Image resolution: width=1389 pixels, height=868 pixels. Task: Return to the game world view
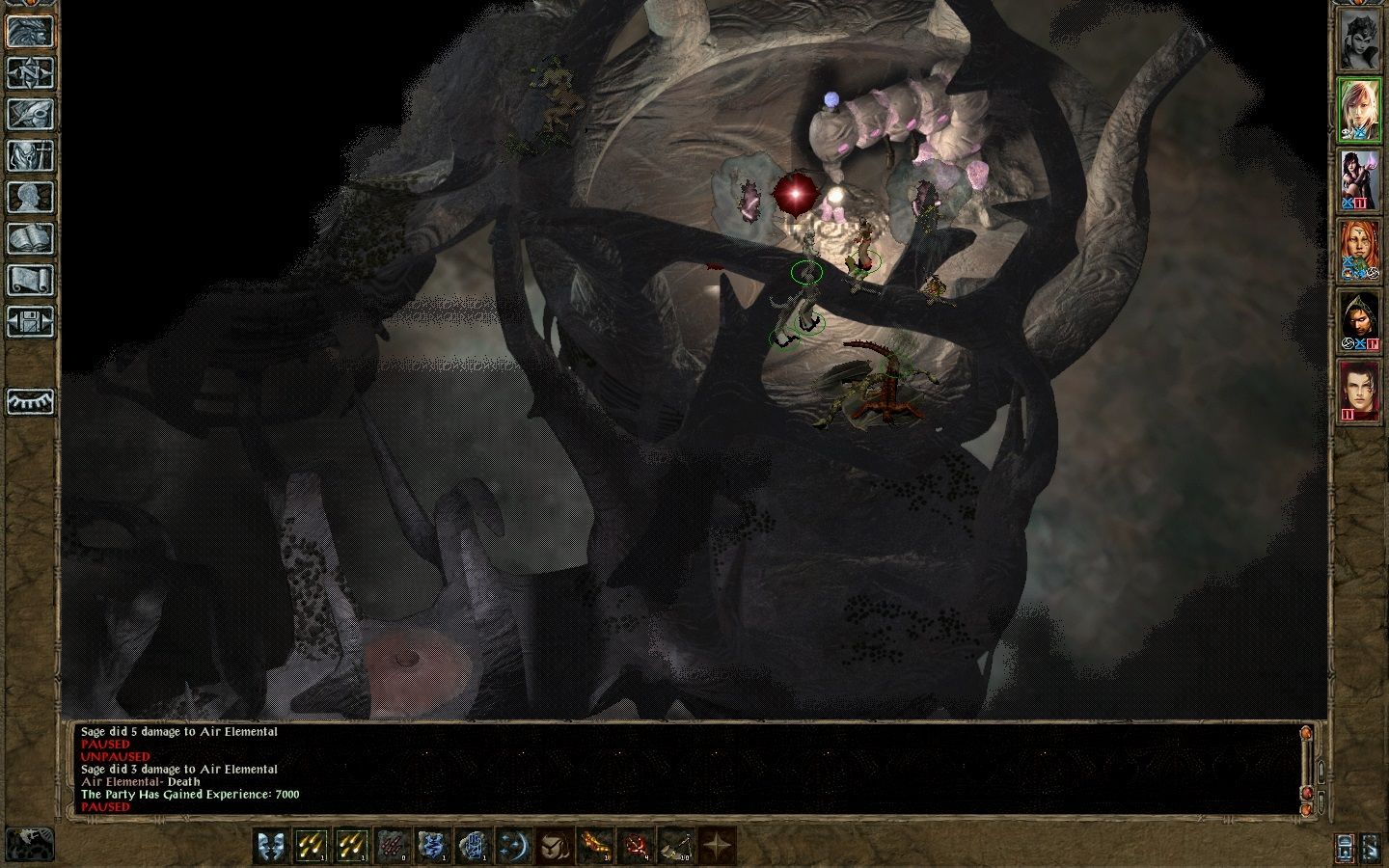[x=30, y=31]
